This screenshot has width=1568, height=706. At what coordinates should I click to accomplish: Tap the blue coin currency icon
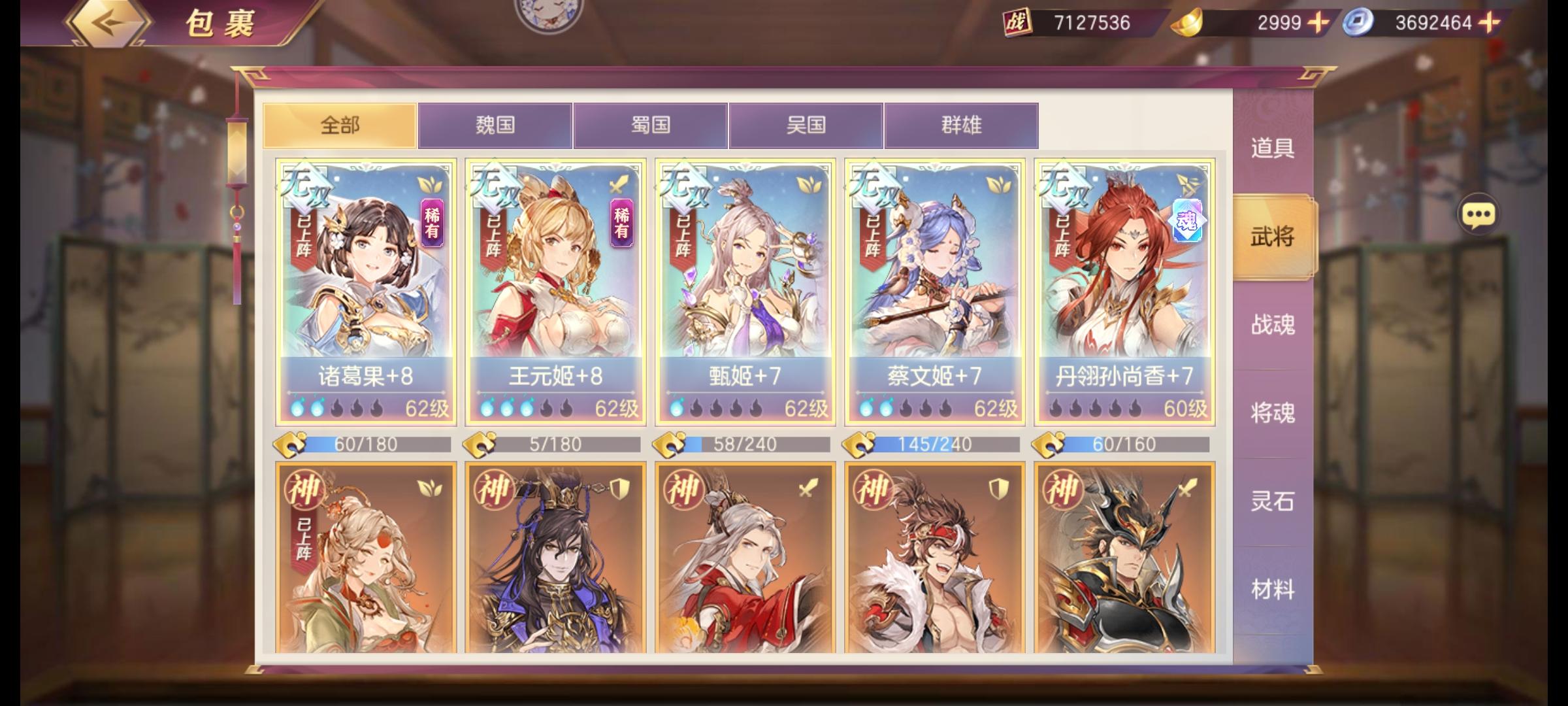pyautogui.click(x=1356, y=21)
